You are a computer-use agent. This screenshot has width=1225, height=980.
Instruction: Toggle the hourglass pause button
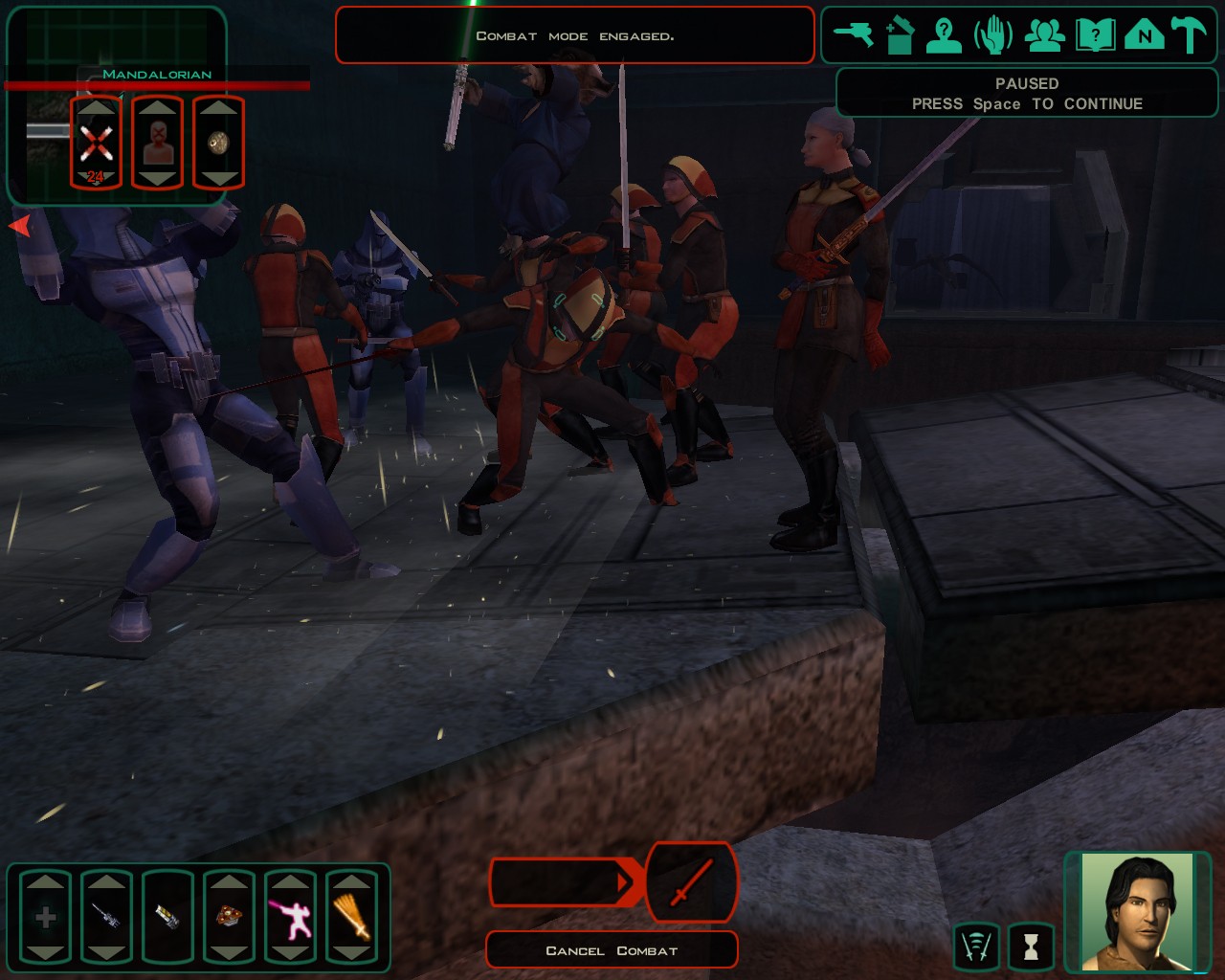tap(1031, 947)
